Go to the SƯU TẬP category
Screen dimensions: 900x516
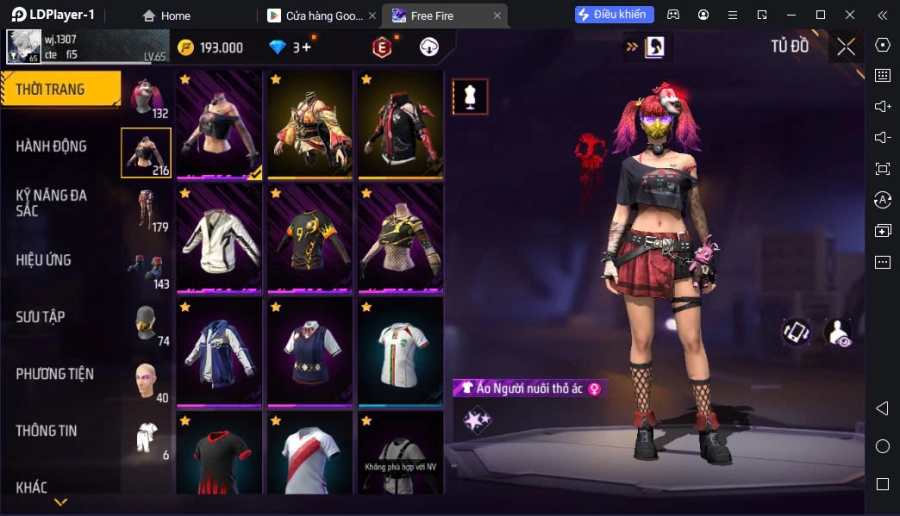click(x=41, y=317)
